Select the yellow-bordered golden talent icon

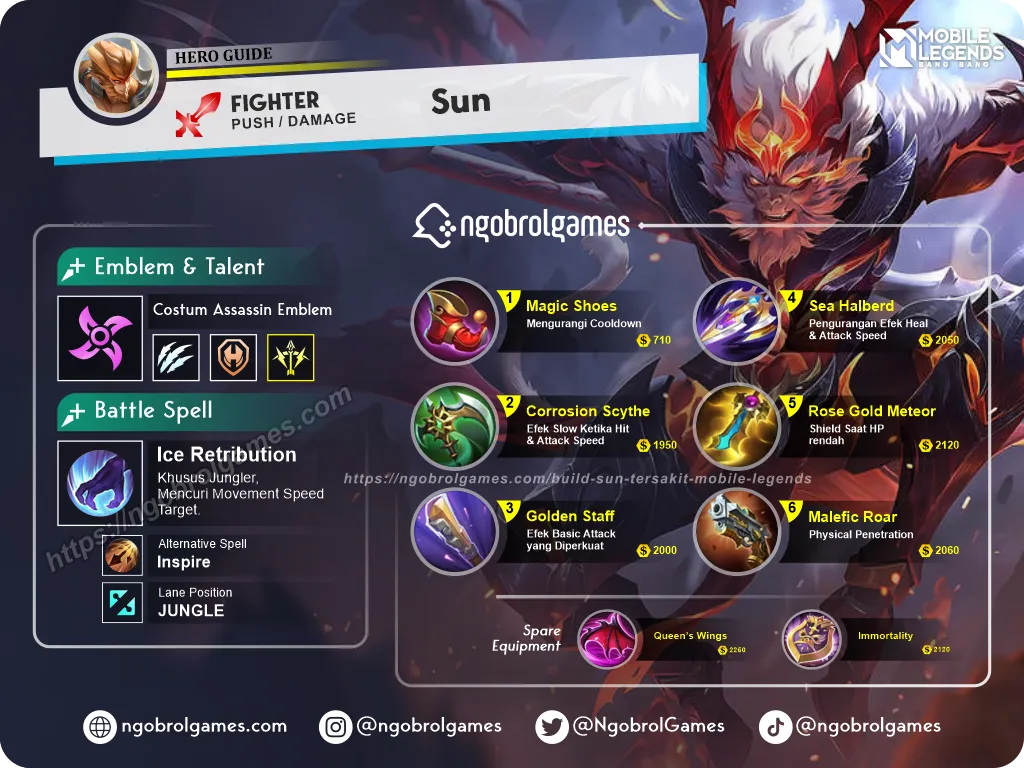click(291, 357)
